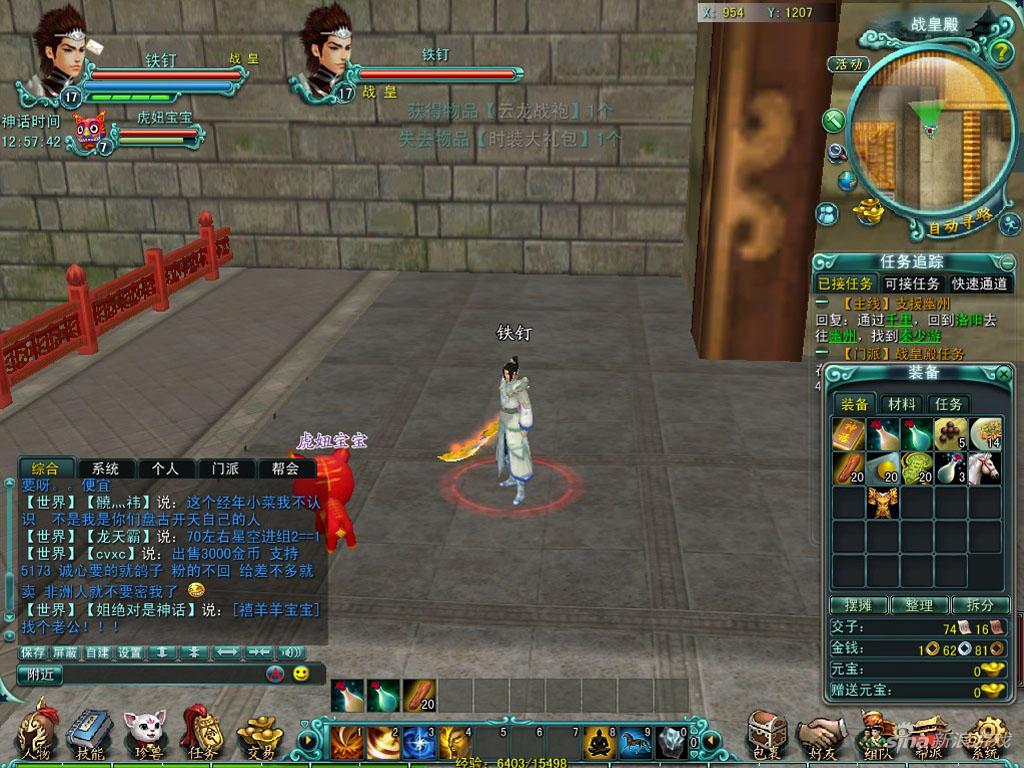Image resolution: width=1024 pixels, height=768 pixels.
Task: Click the 整理 sort button
Action: 918,605
